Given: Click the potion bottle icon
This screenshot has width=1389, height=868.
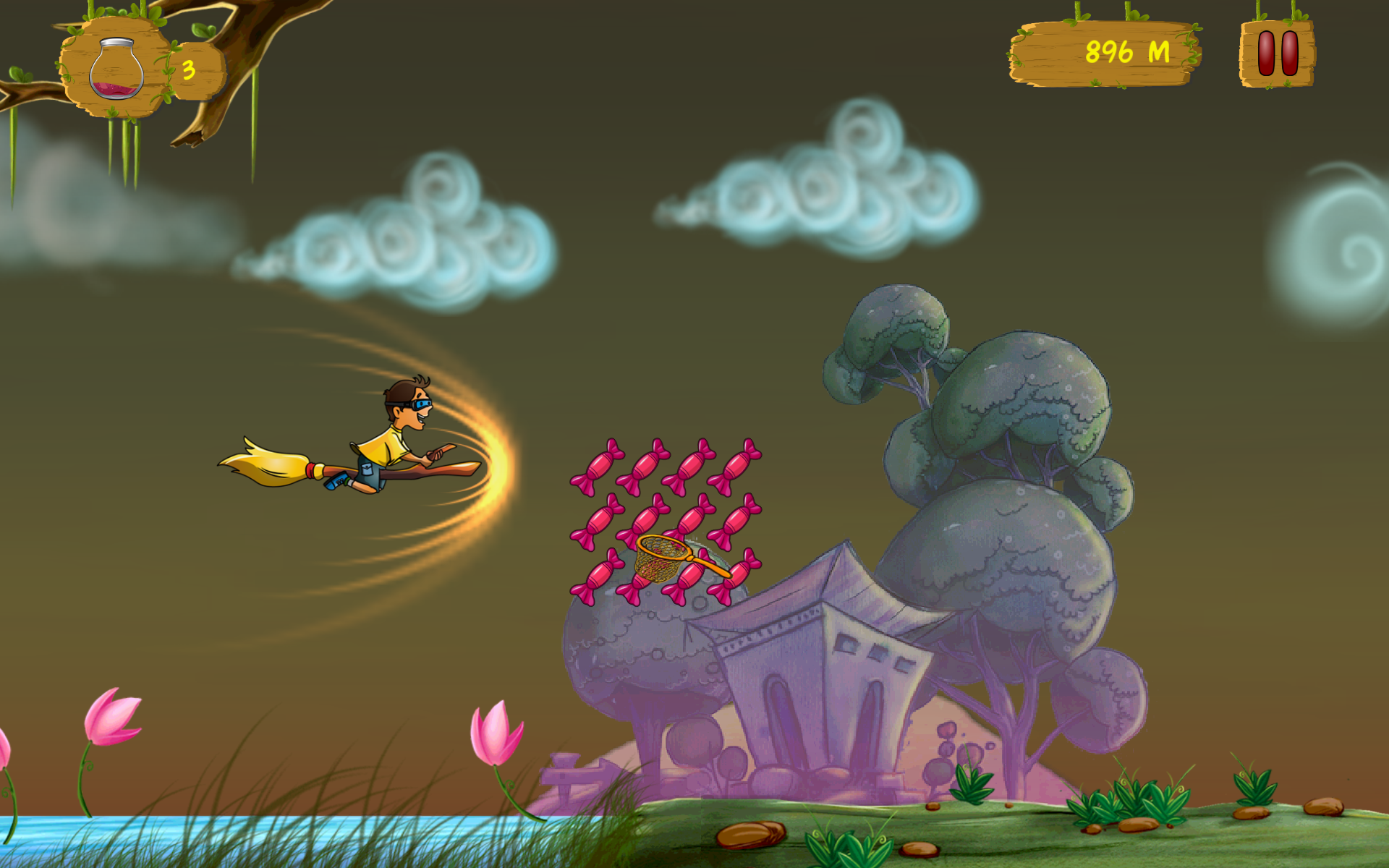Looking at the screenshot, I should (x=116, y=69).
